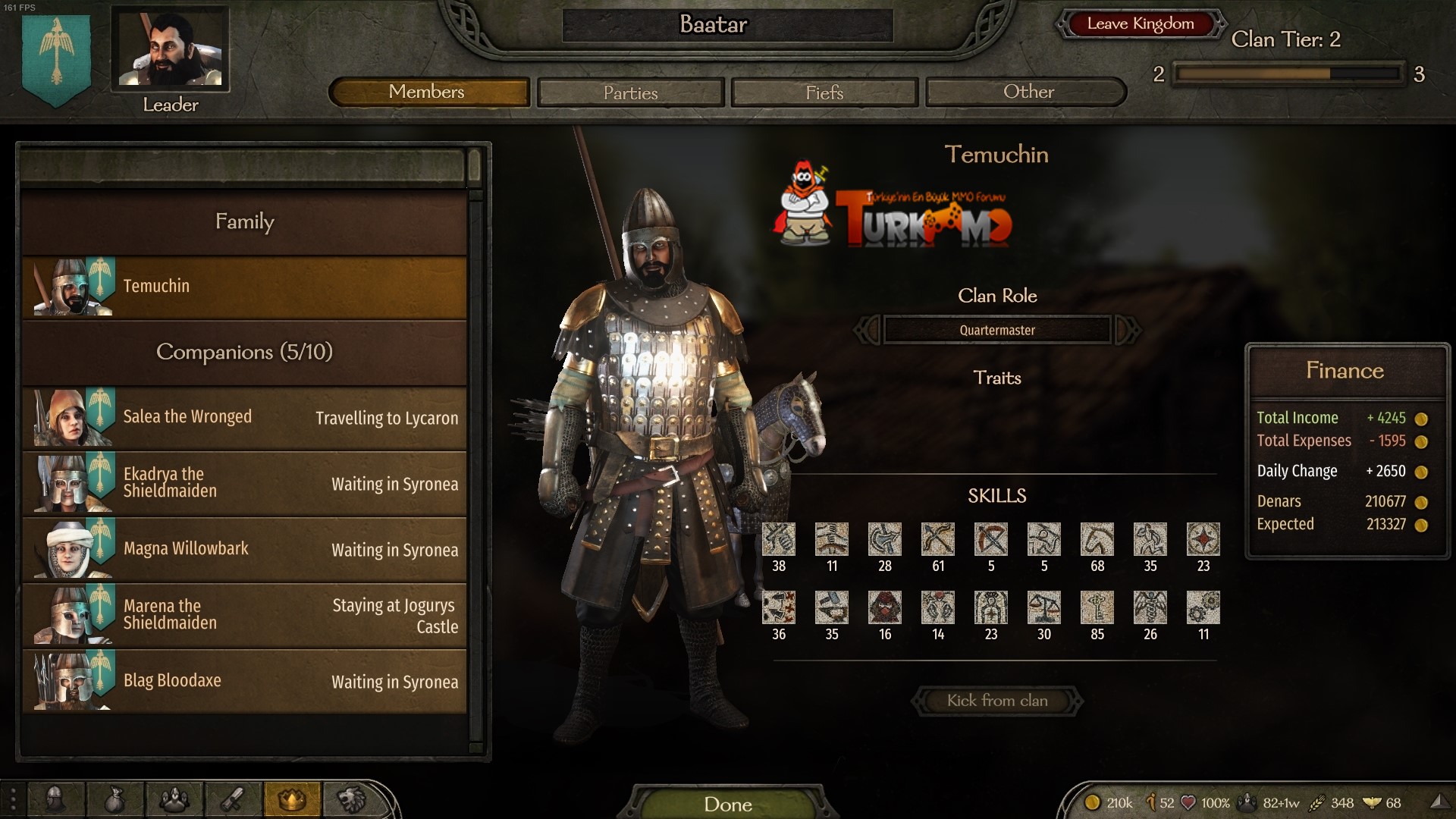Open the party screen troops icon

coord(174,799)
